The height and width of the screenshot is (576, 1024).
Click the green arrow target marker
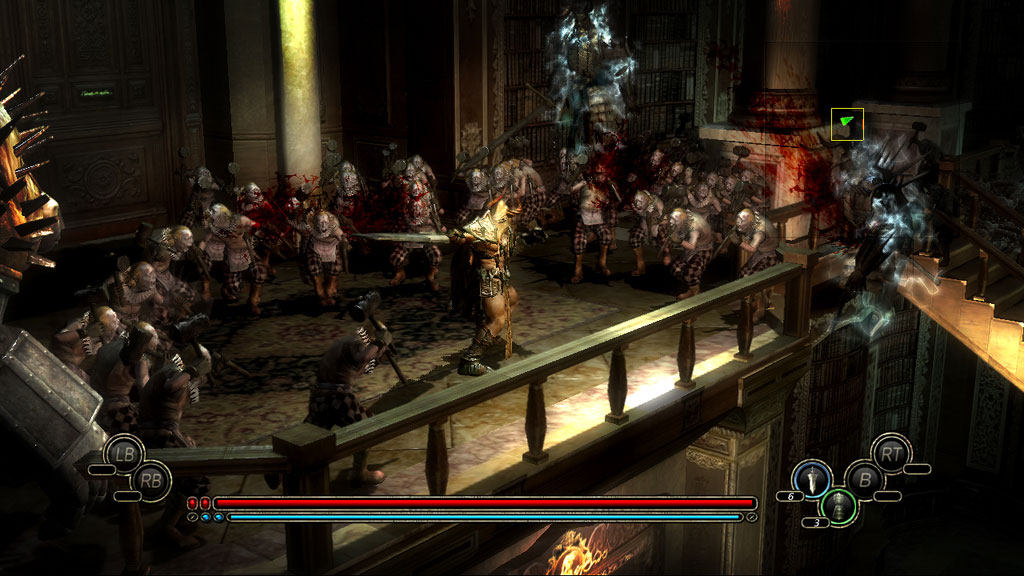point(847,123)
